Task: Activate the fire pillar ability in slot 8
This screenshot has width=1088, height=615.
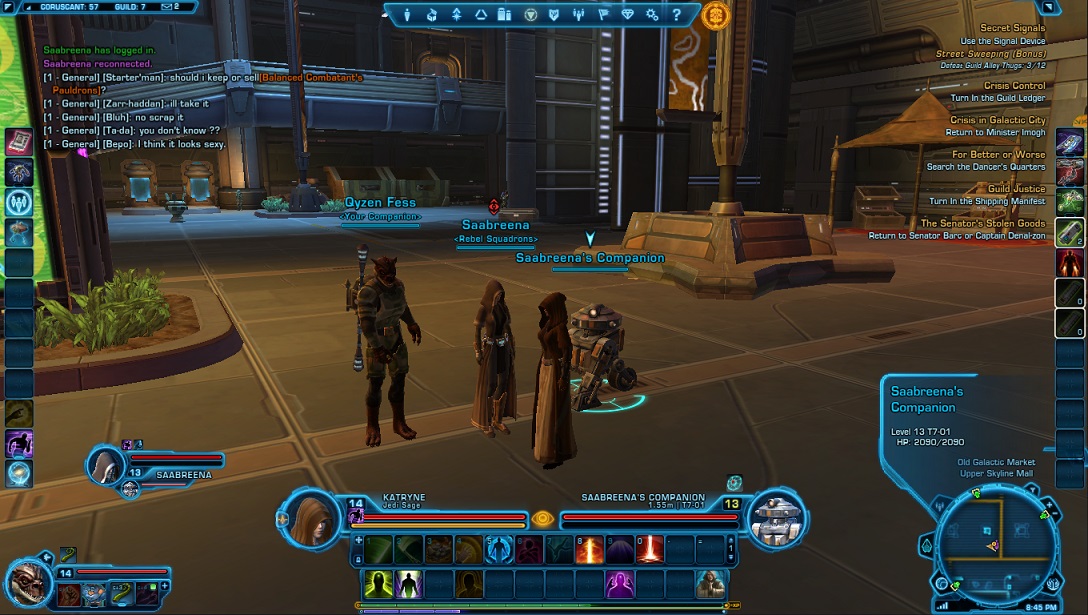Action: 590,549
